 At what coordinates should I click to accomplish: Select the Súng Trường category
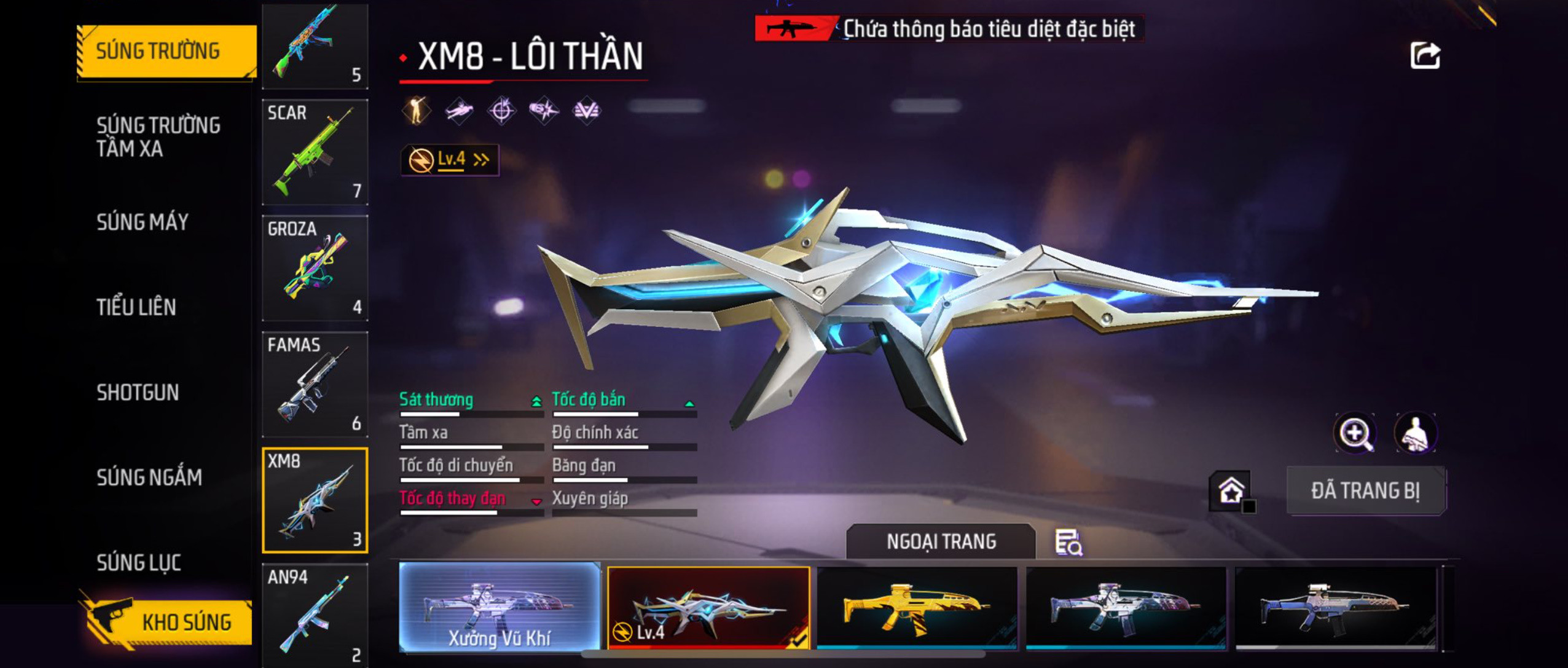pos(166,51)
